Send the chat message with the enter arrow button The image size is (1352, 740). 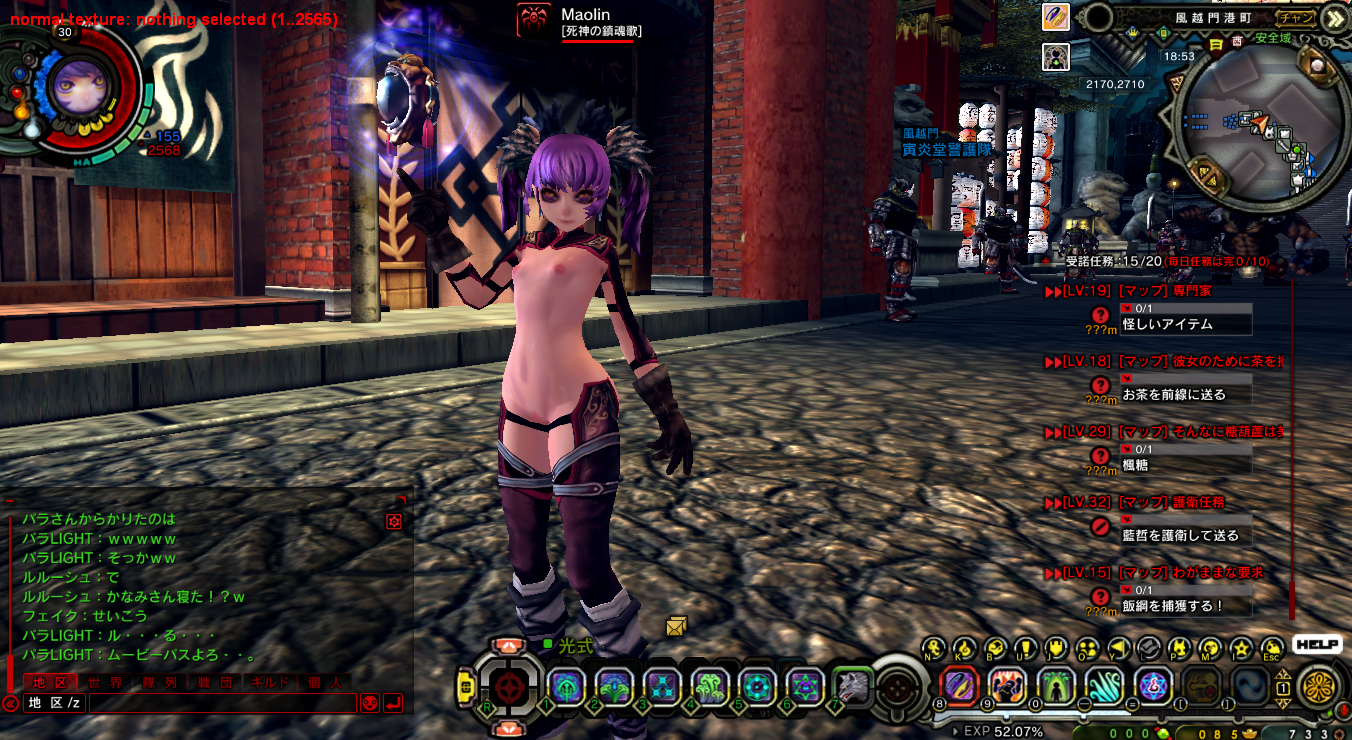[393, 703]
